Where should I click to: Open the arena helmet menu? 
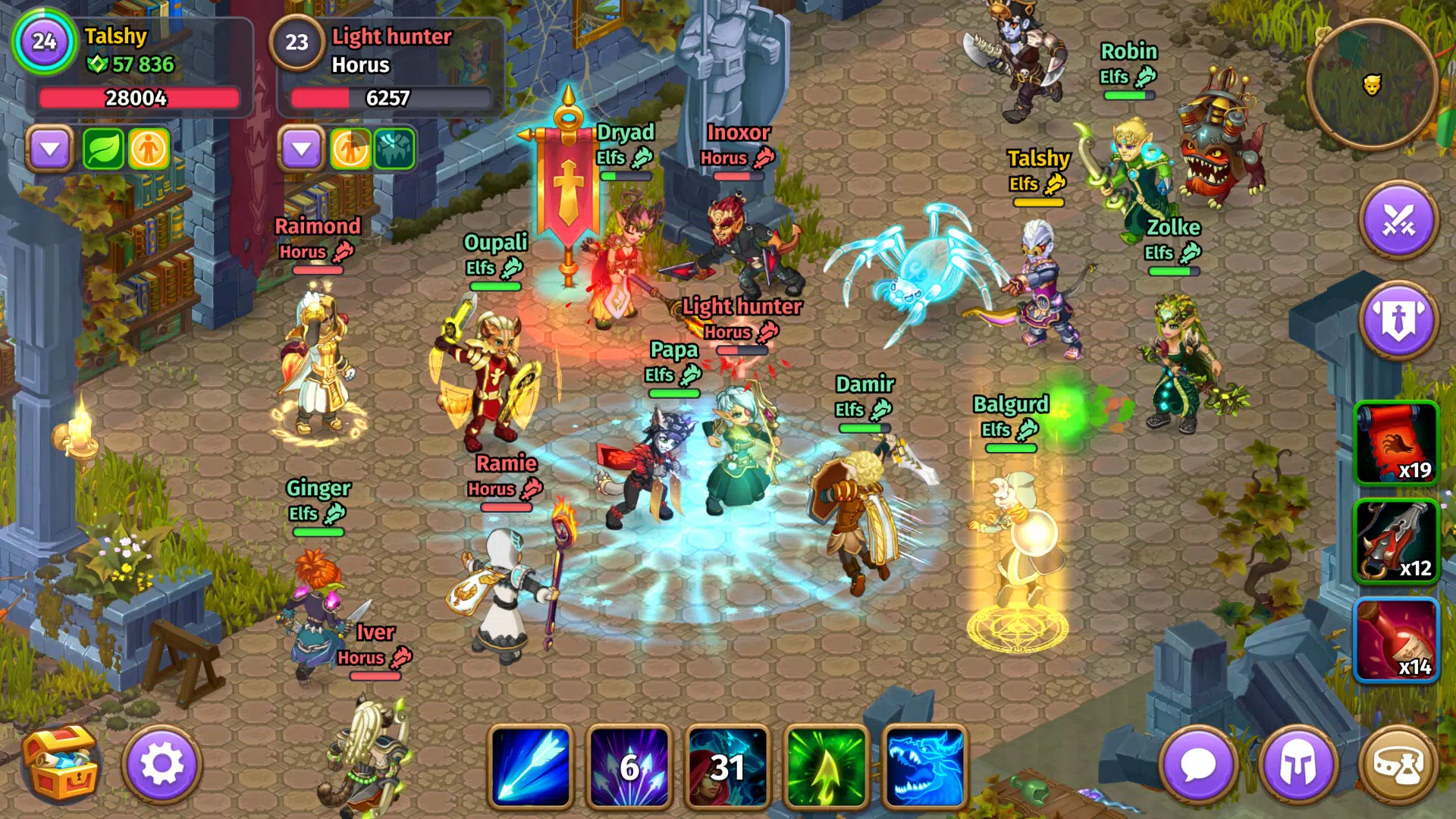coord(1298,764)
